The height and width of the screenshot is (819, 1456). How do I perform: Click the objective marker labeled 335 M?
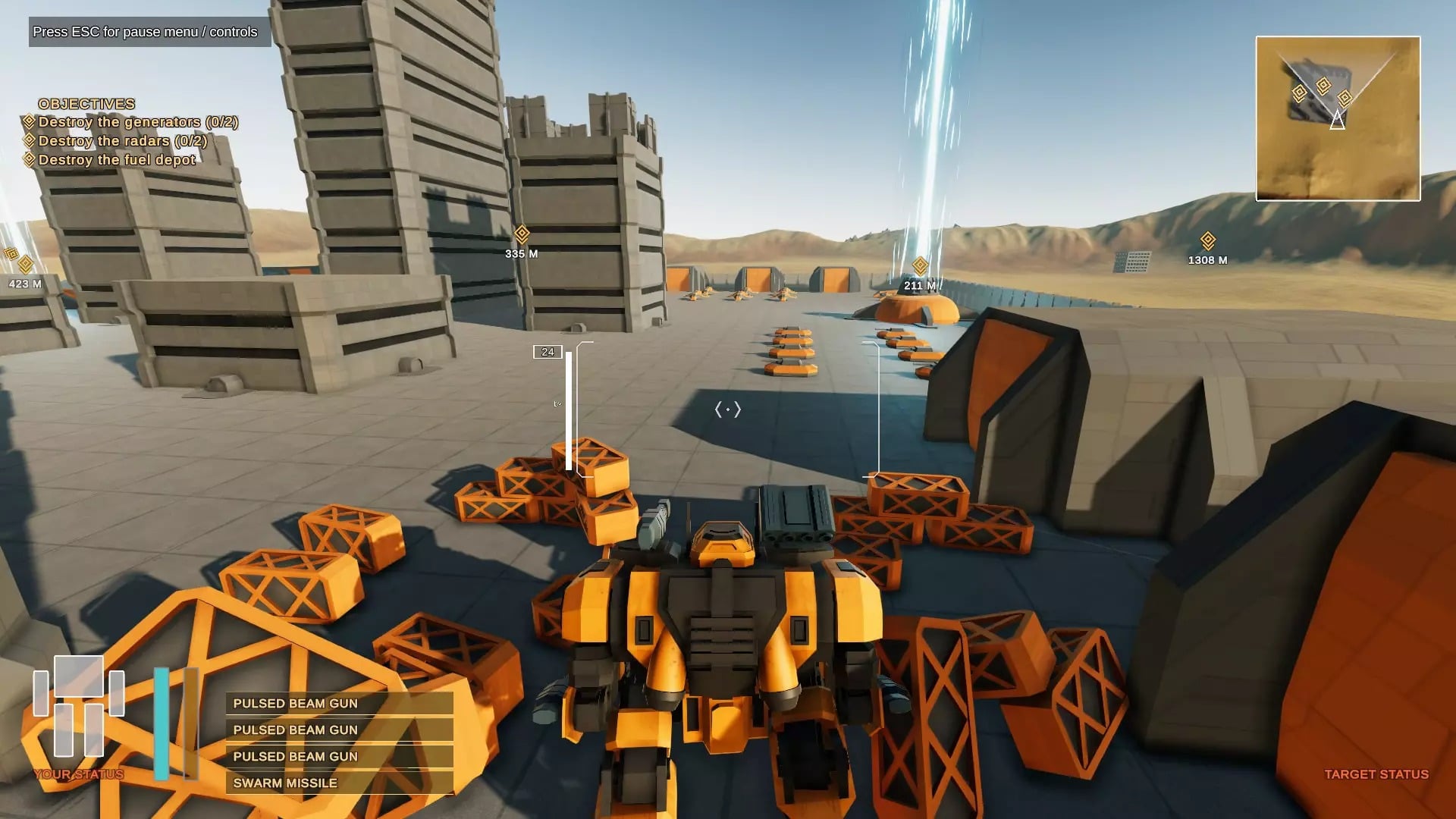(x=522, y=234)
